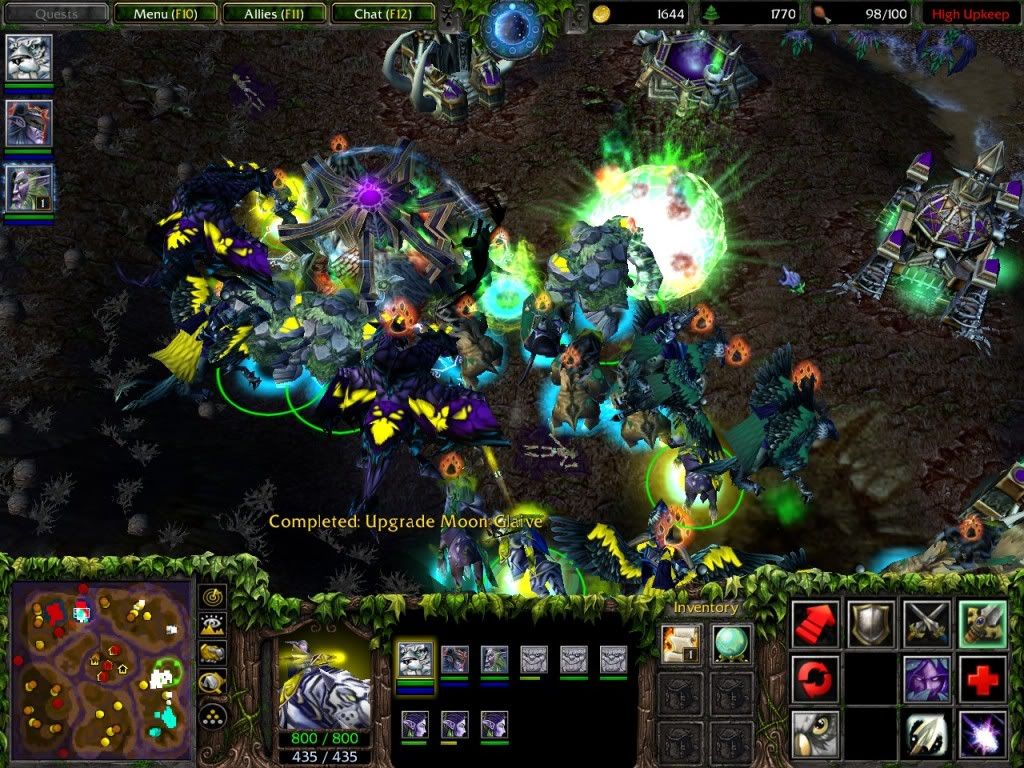
Task: Activate the Searing Arrows ability
Action: (x=927, y=734)
